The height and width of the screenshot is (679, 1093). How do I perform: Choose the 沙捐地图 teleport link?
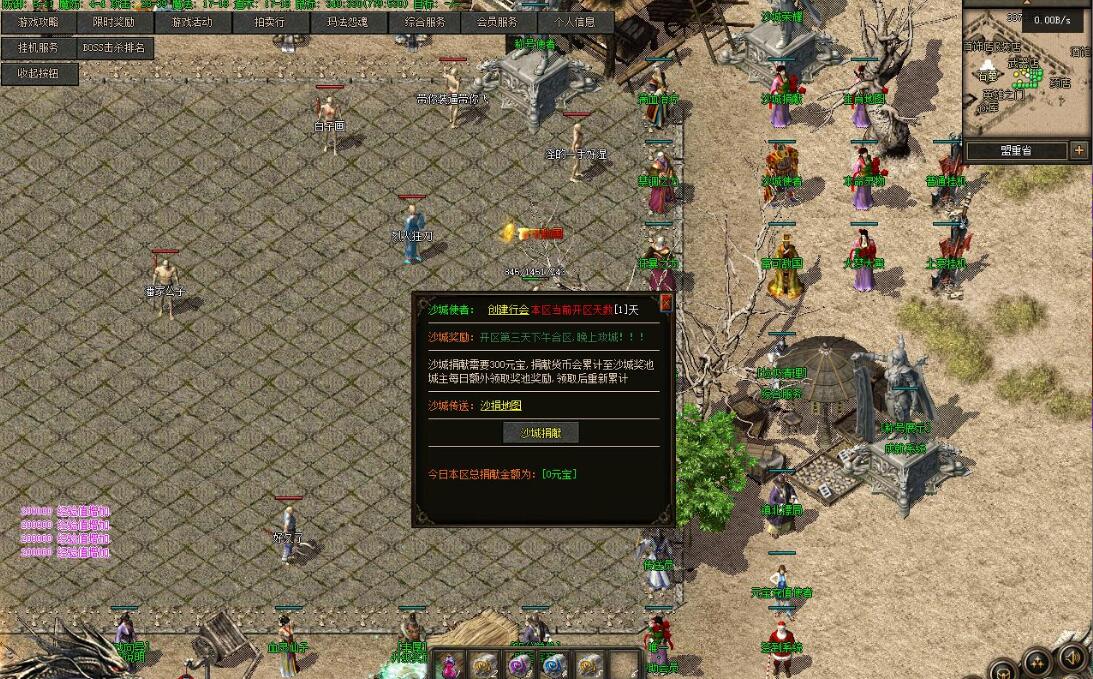[x=501, y=405]
